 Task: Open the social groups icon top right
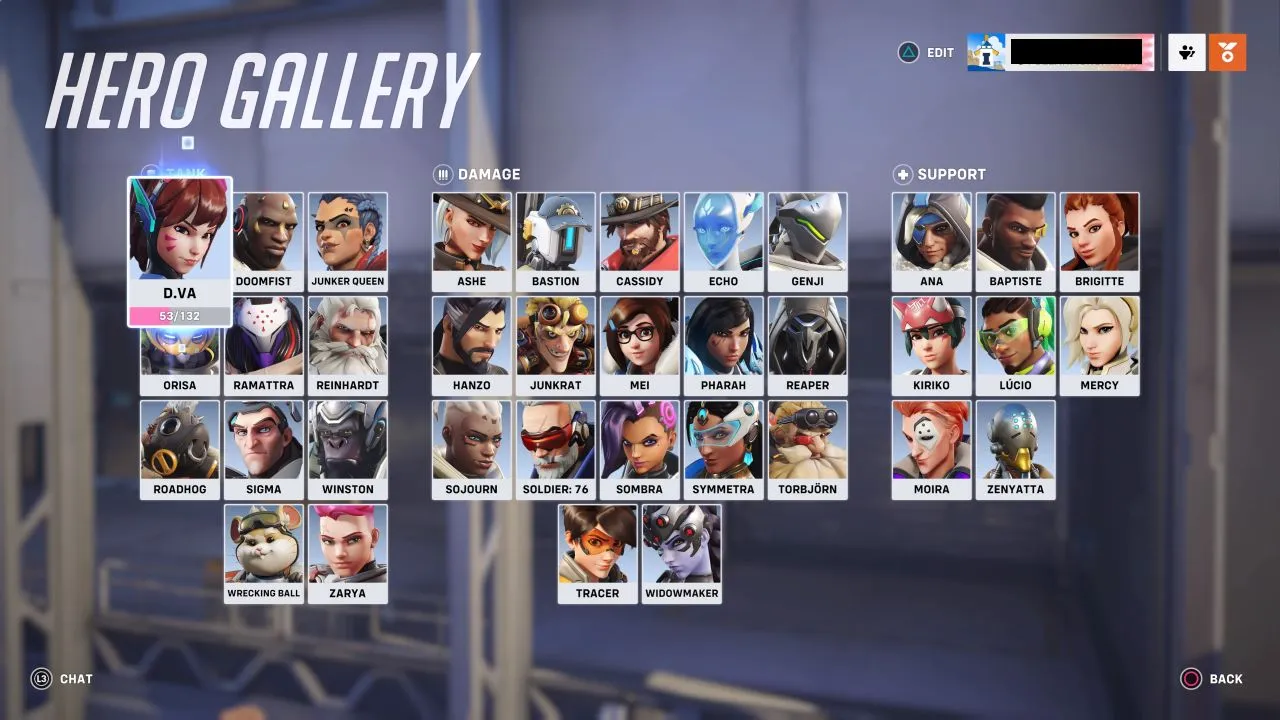[x=1186, y=52]
